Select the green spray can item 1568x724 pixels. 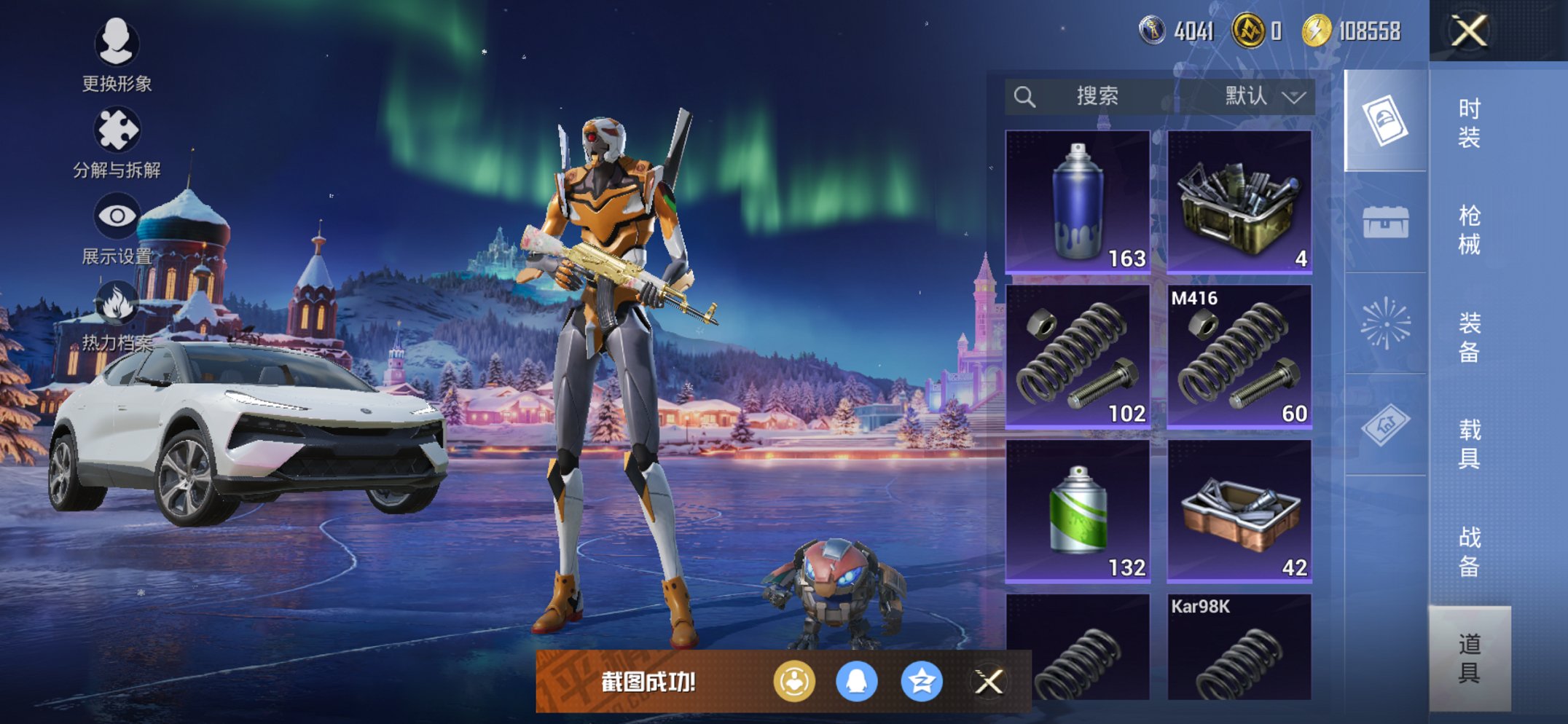pos(1078,511)
